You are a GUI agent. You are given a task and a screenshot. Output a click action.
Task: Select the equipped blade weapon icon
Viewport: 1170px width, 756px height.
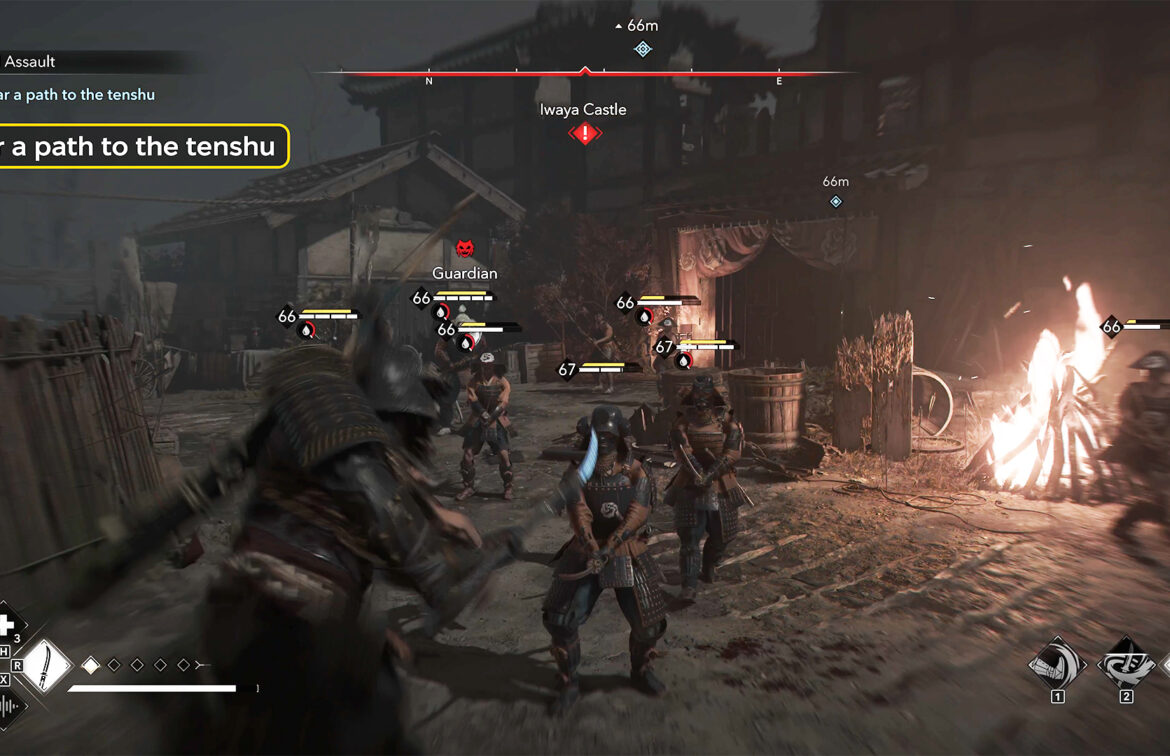45,665
